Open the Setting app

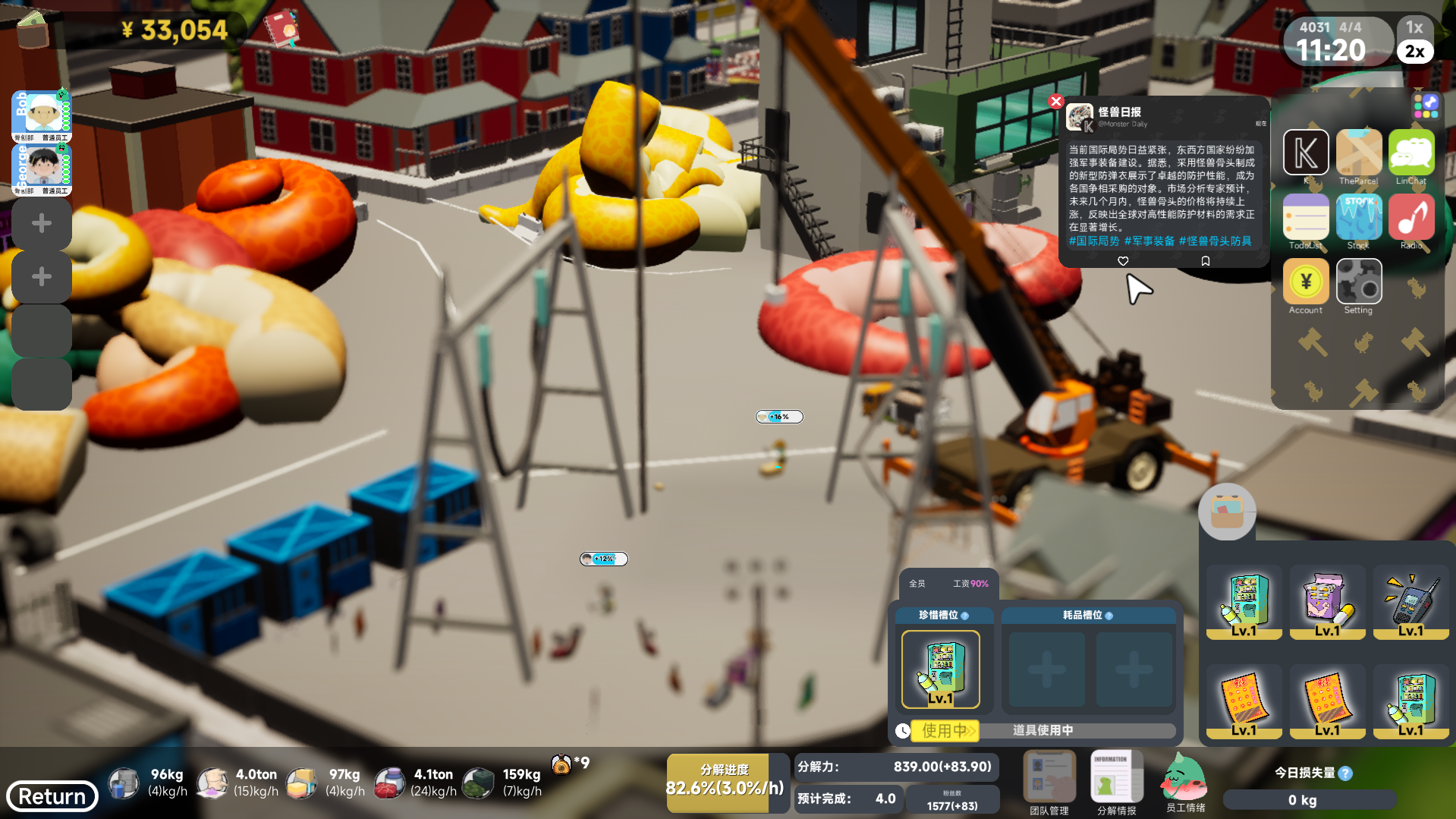click(1358, 282)
